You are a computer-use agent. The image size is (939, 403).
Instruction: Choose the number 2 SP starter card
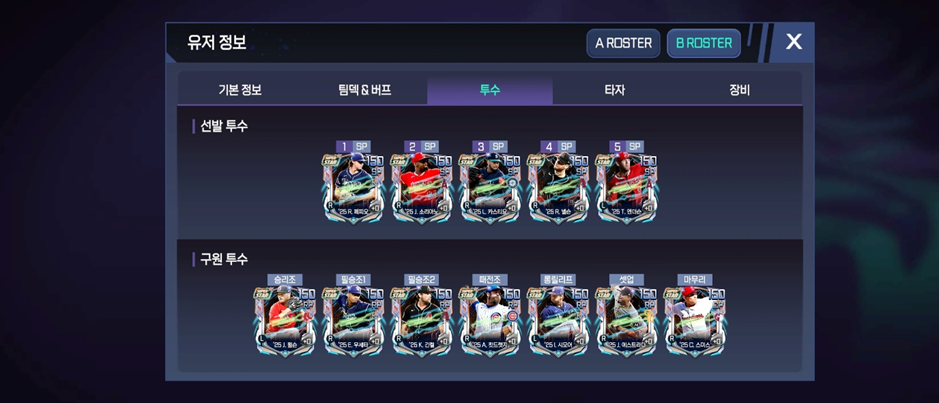422,187
